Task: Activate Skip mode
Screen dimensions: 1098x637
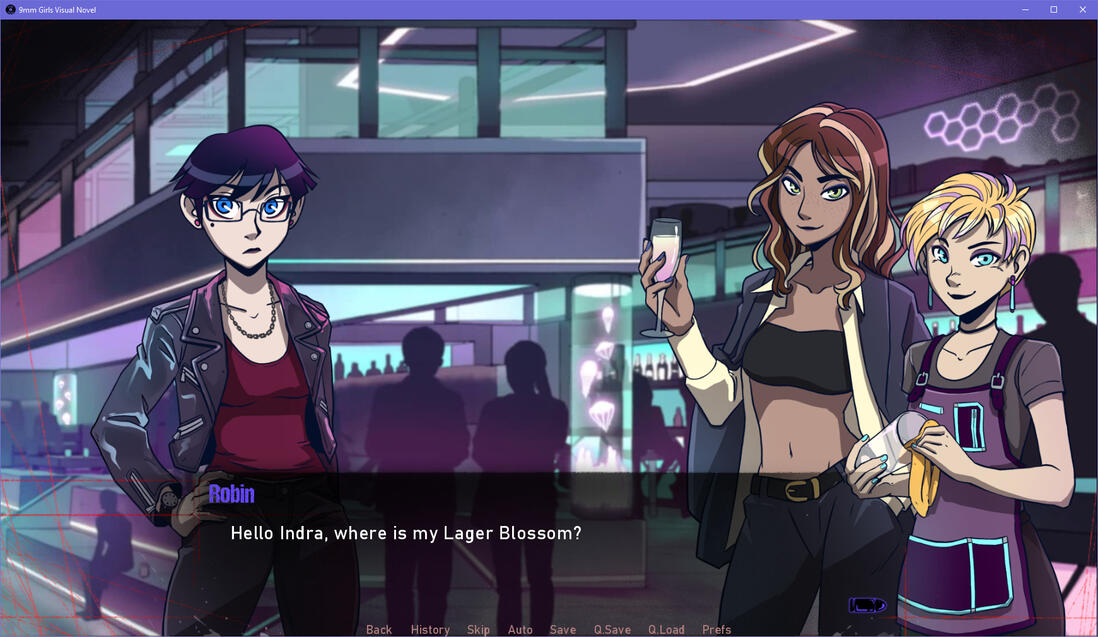Action: pyautogui.click(x=478, y=629)
